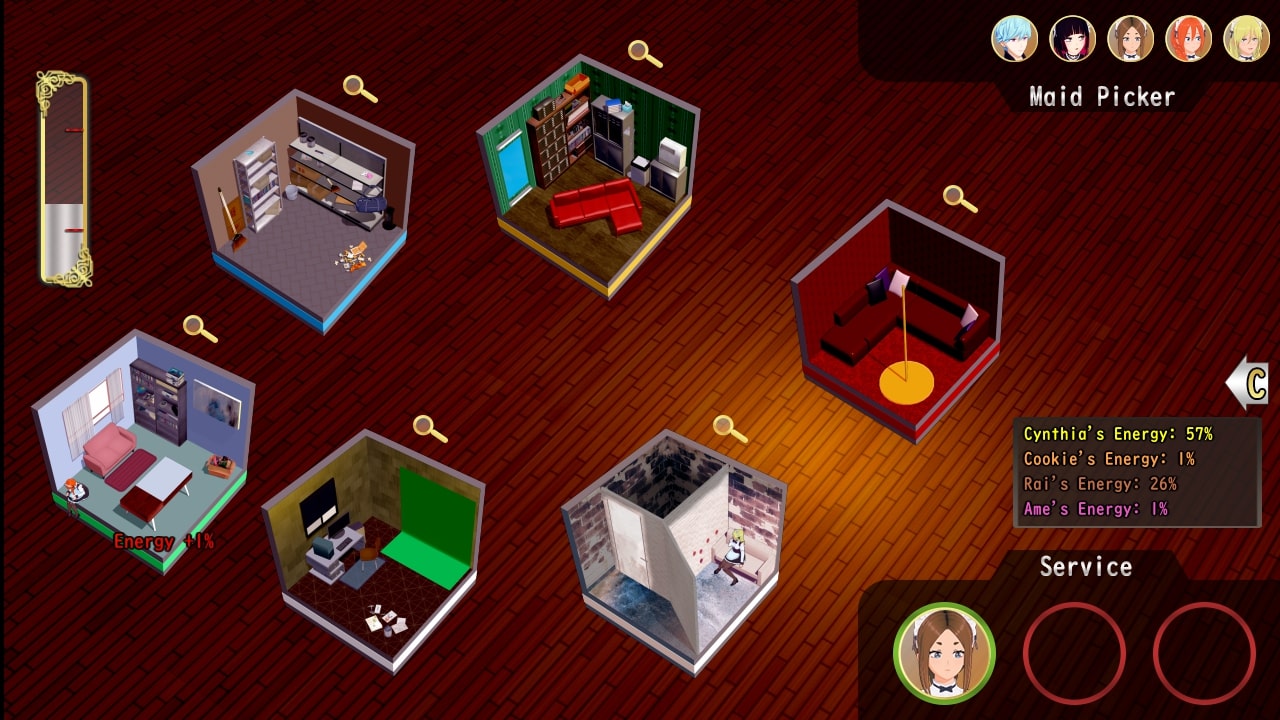This screenshot has width=1280, height=720.
Task: Inspect the green screen studio magnifier
Action: (x=429, y=428)
